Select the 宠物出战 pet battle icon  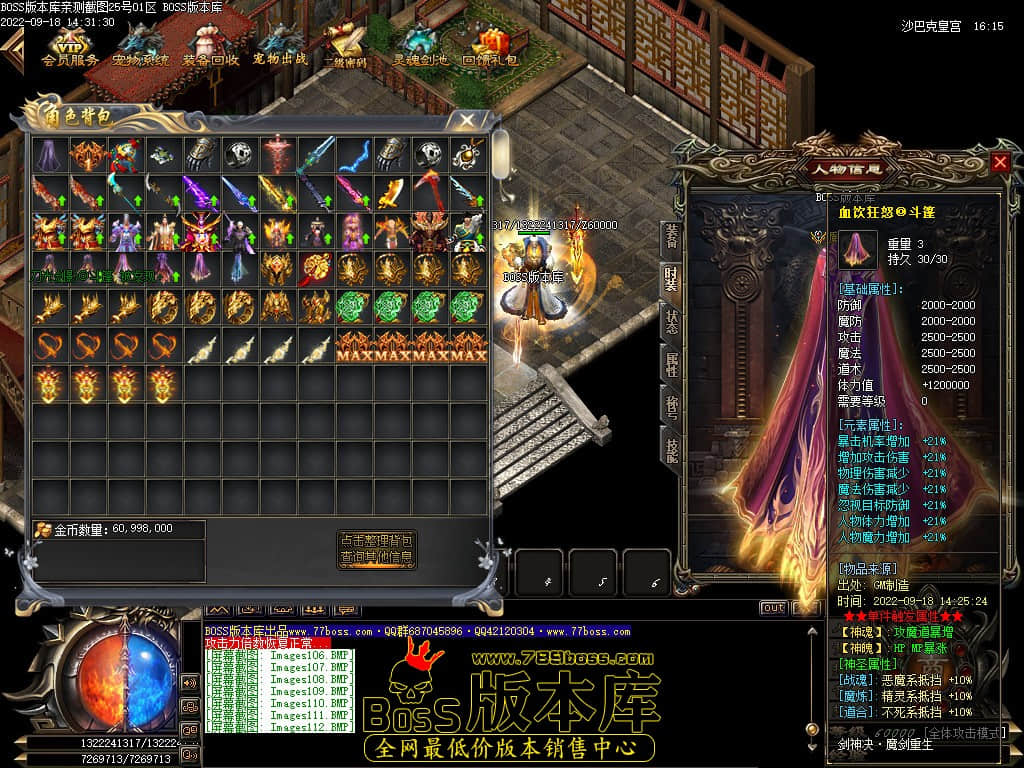pos(280,46)
